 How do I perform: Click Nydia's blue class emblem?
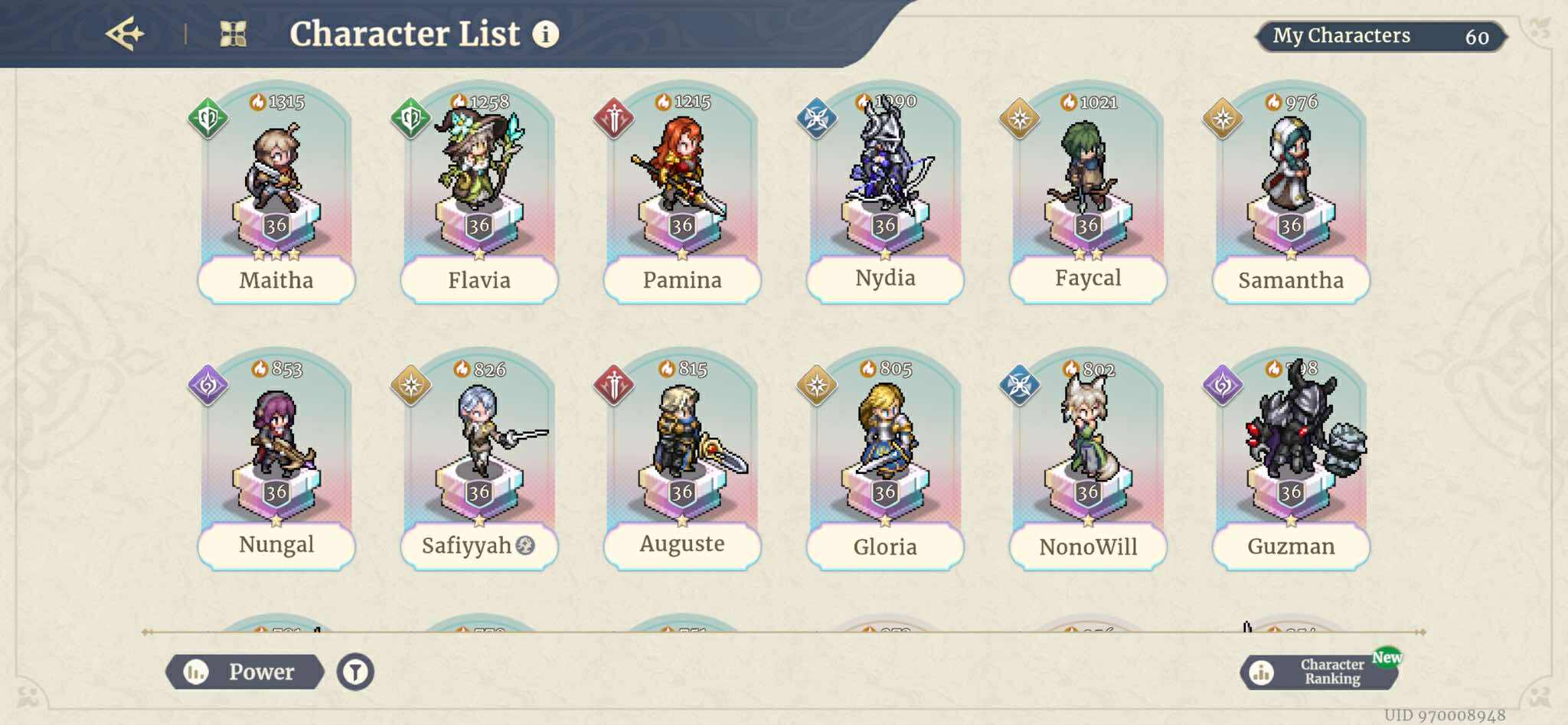817,117
